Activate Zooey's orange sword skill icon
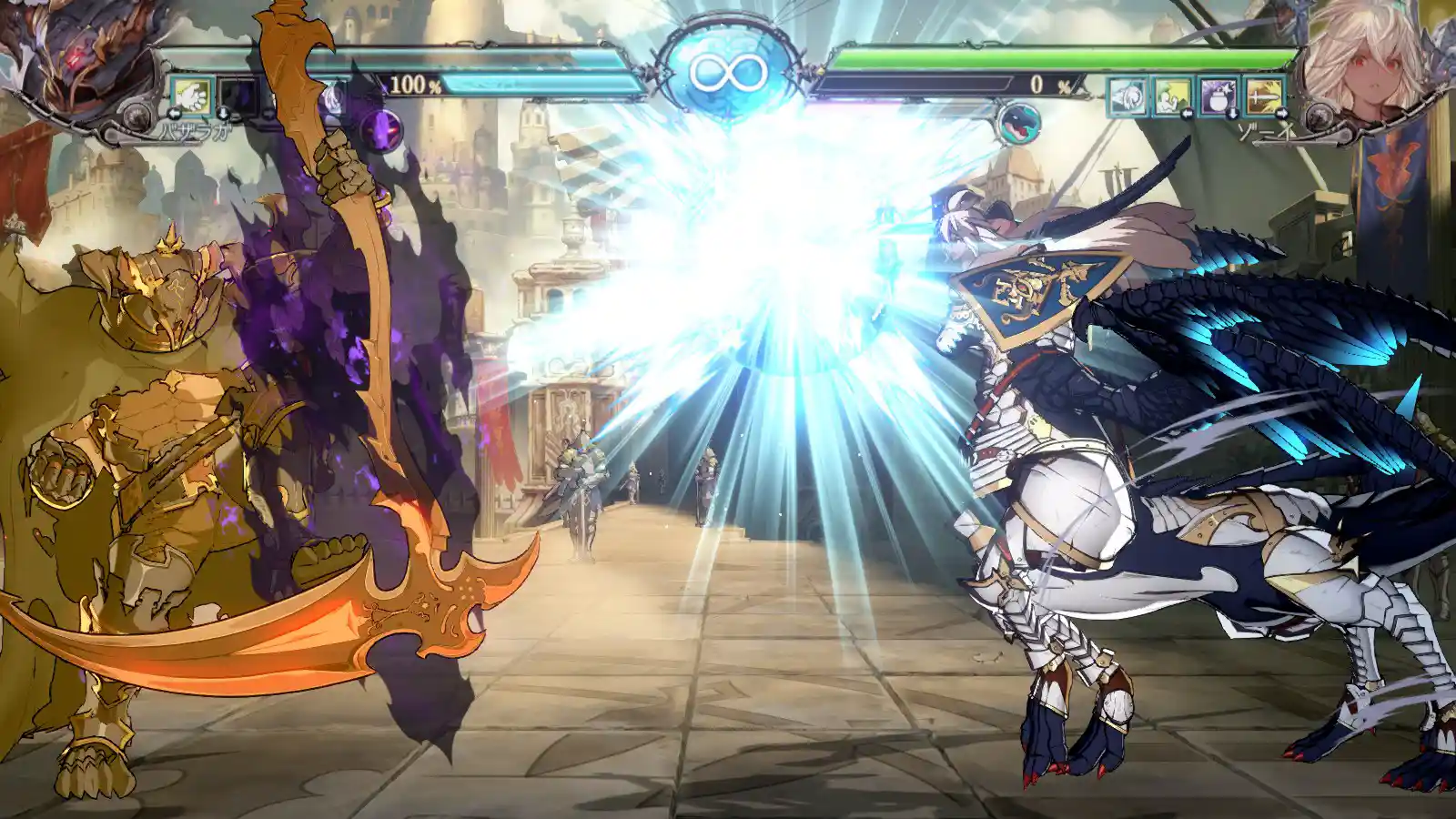The height and width of the screenshot is (819, 1456). 1263,96
